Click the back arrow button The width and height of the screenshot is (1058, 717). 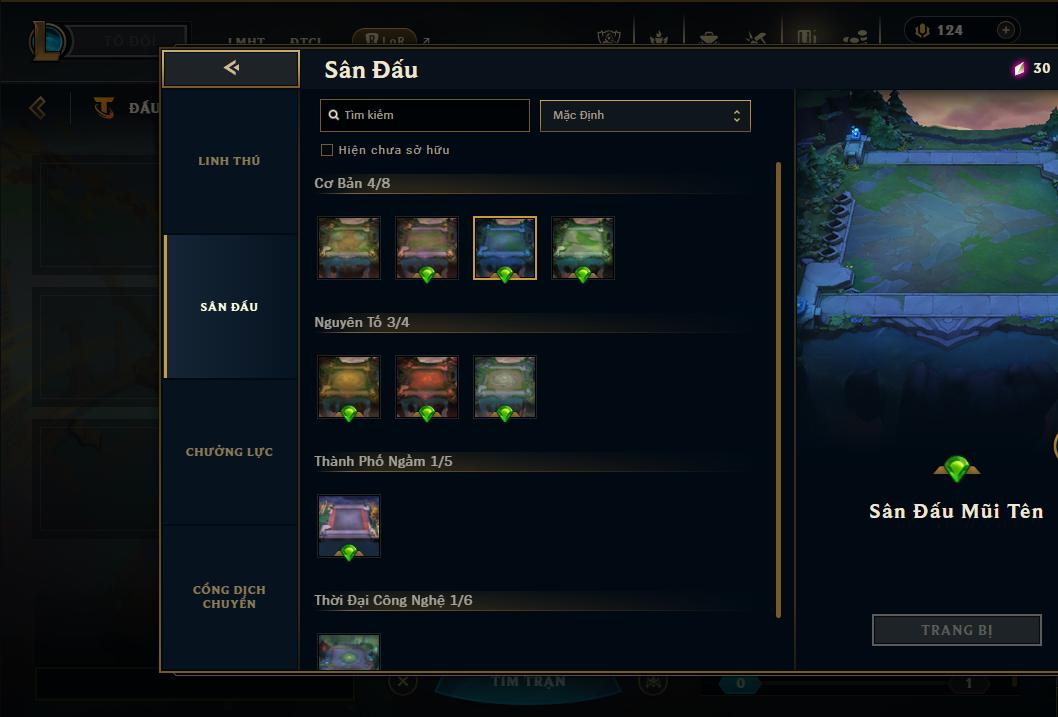(x=231, y=68)
